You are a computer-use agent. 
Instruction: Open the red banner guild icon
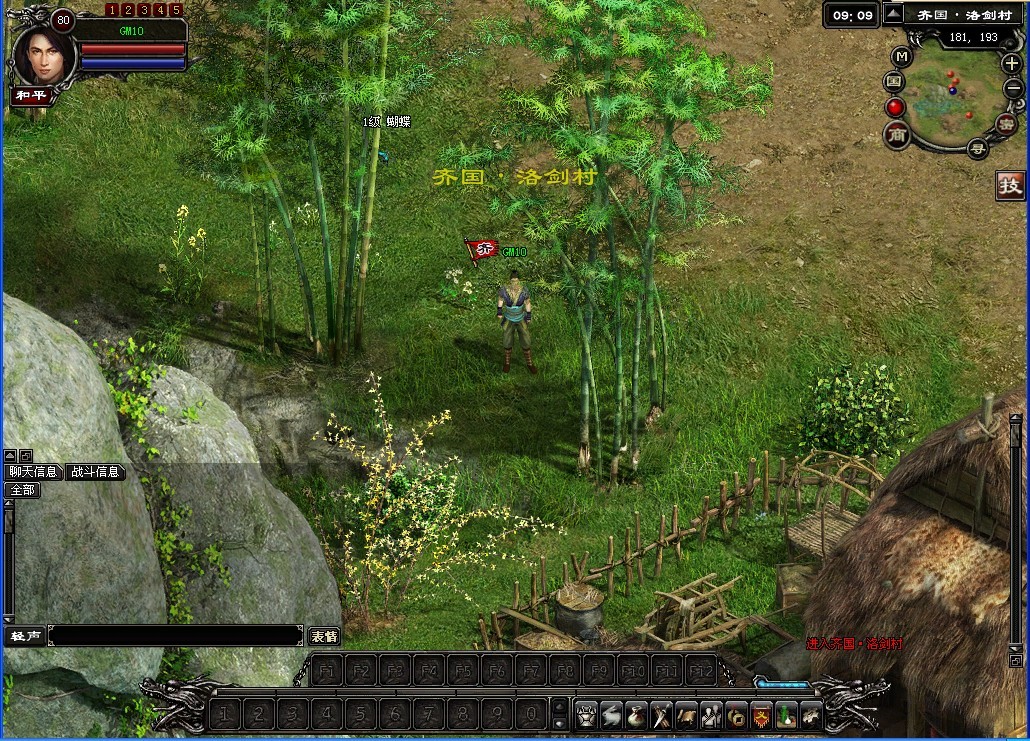tap(761, 715)
